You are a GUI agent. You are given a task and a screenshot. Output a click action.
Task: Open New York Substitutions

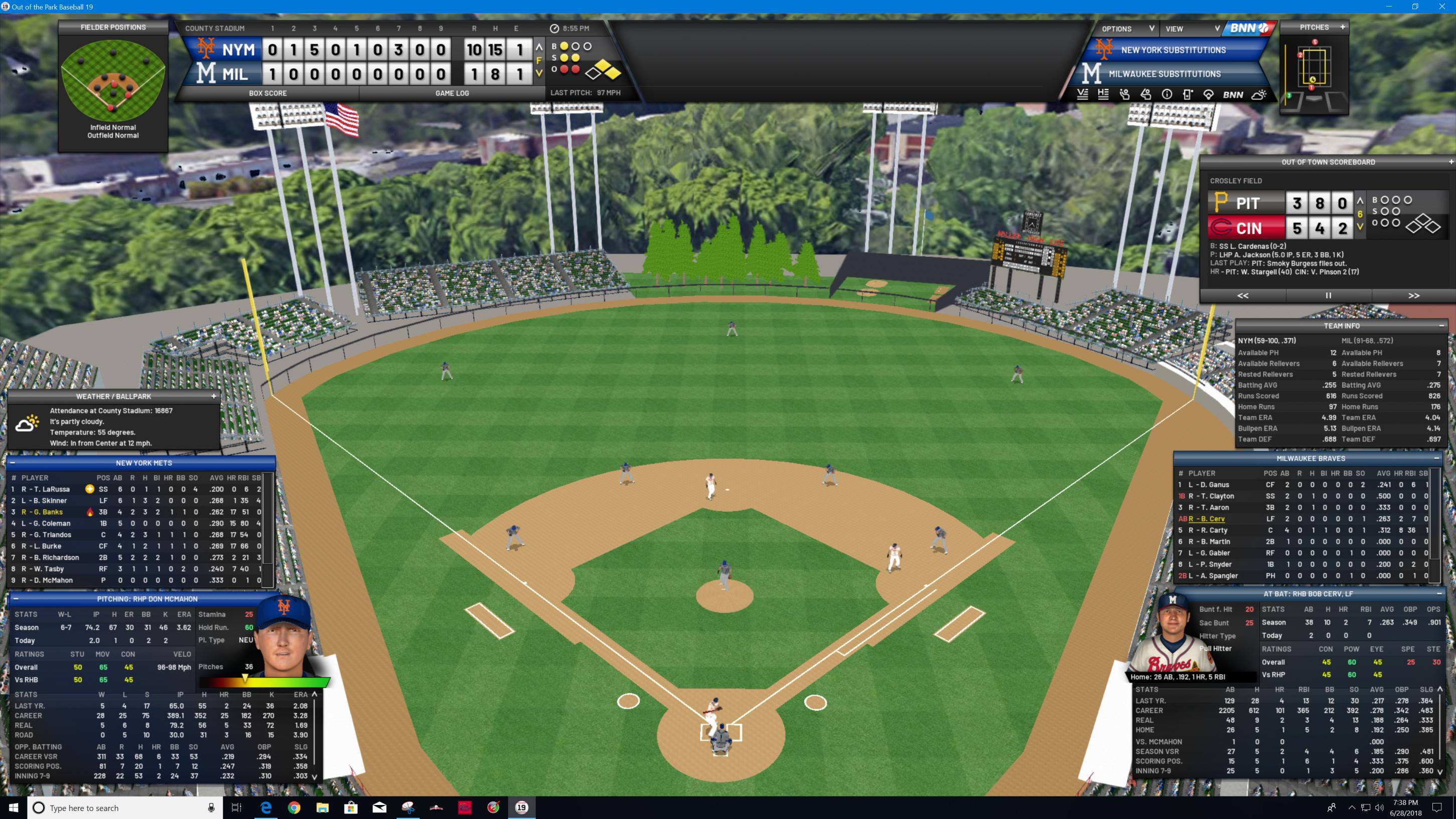tap(1173, 50)
